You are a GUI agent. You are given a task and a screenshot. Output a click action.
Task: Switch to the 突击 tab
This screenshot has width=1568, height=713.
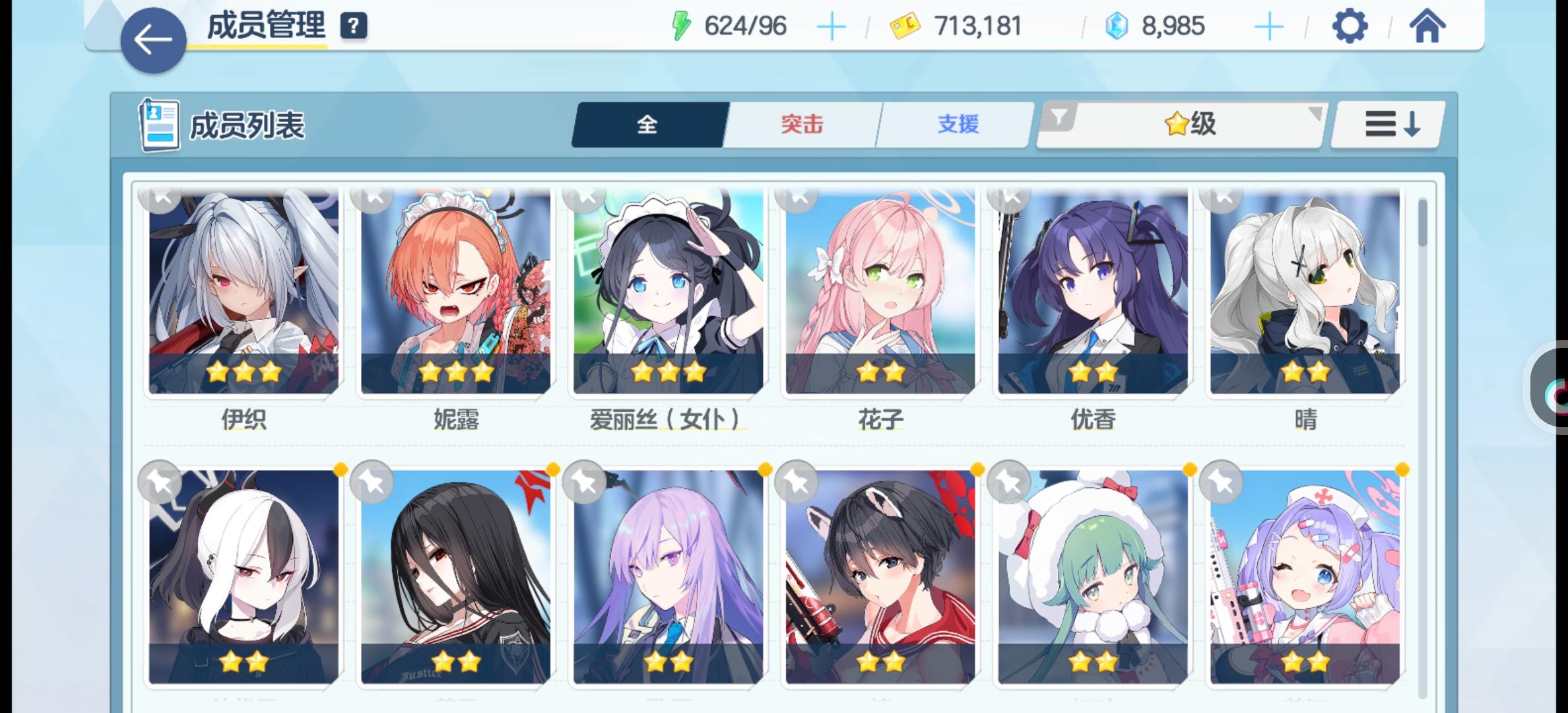[800, 124]
